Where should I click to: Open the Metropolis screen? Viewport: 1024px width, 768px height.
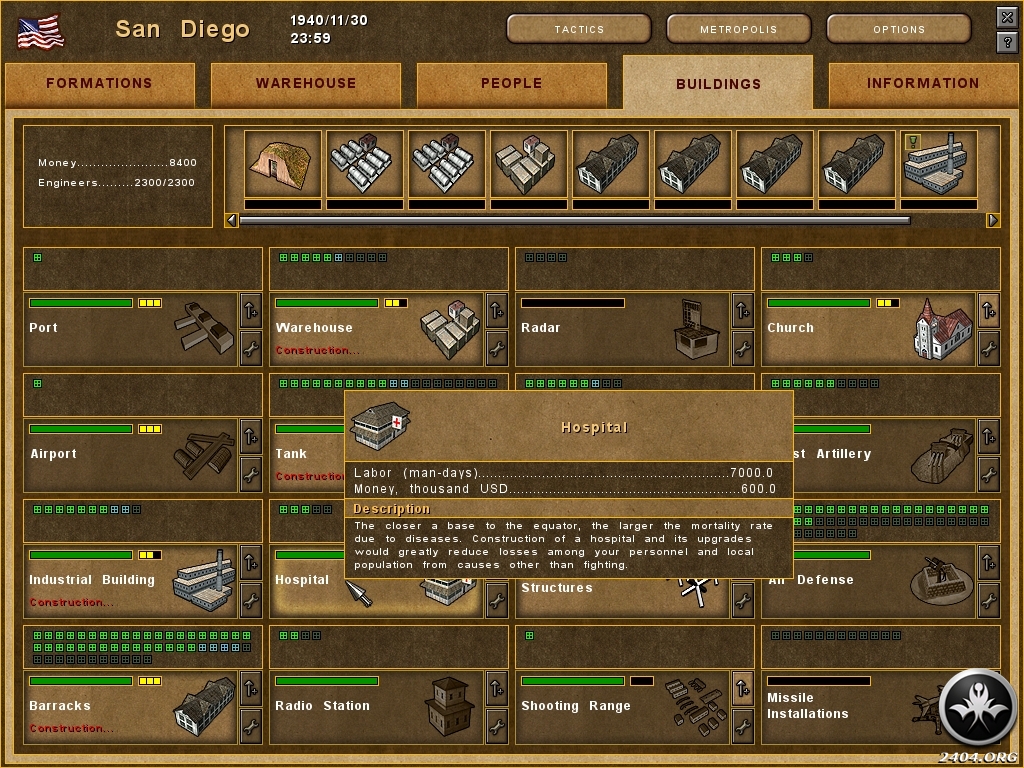click(x=739, y=29)
